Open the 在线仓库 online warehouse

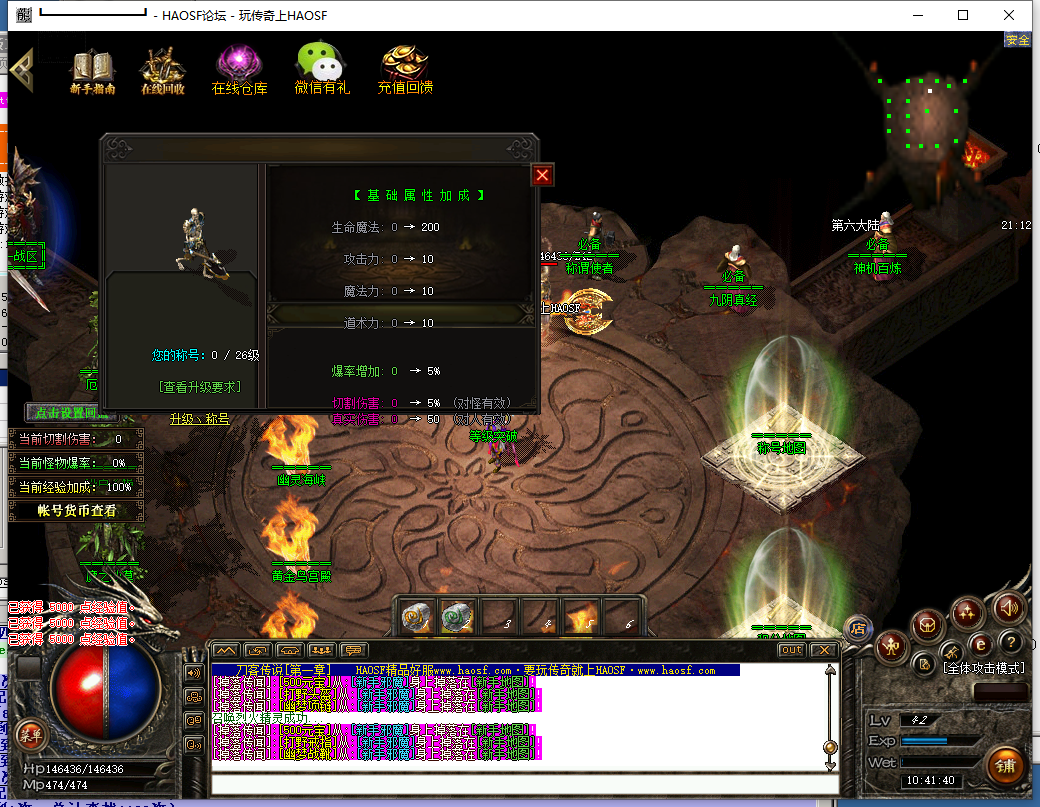(240, 69)
